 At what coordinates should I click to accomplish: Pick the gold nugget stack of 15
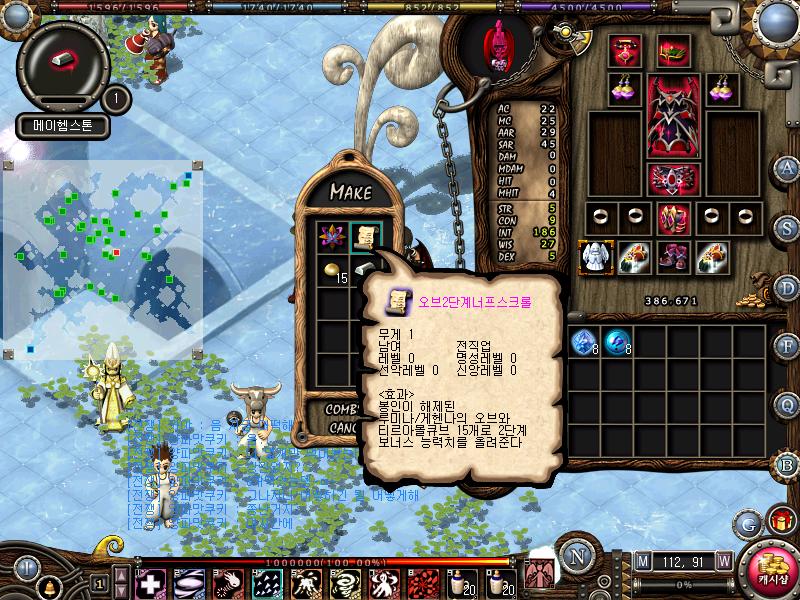coord(331,270)
